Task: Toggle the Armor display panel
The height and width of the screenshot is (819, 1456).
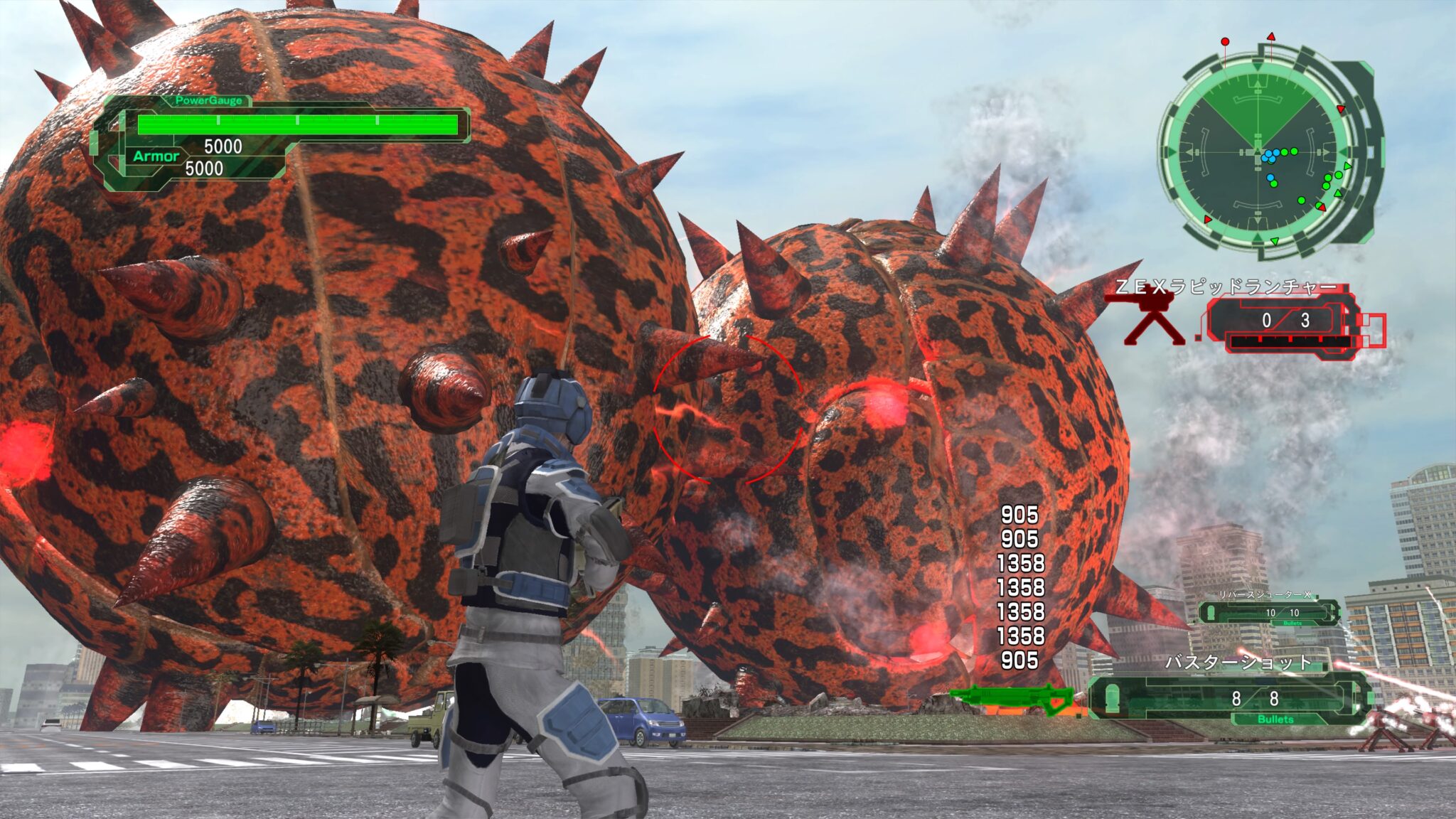Action: pyautogui.click(x=156, y=158)
